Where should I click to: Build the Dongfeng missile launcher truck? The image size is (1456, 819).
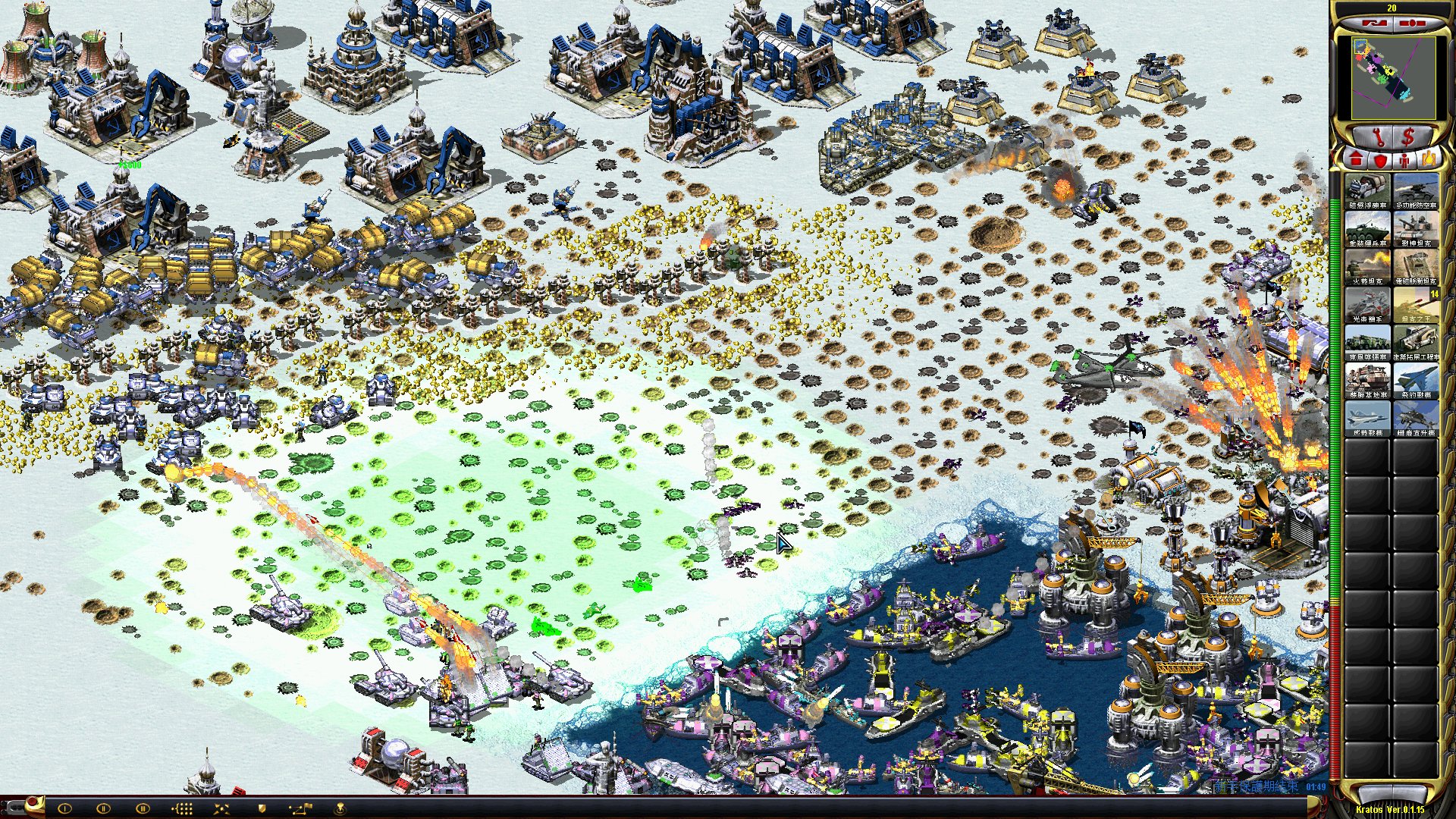[x=1367, y=342]
